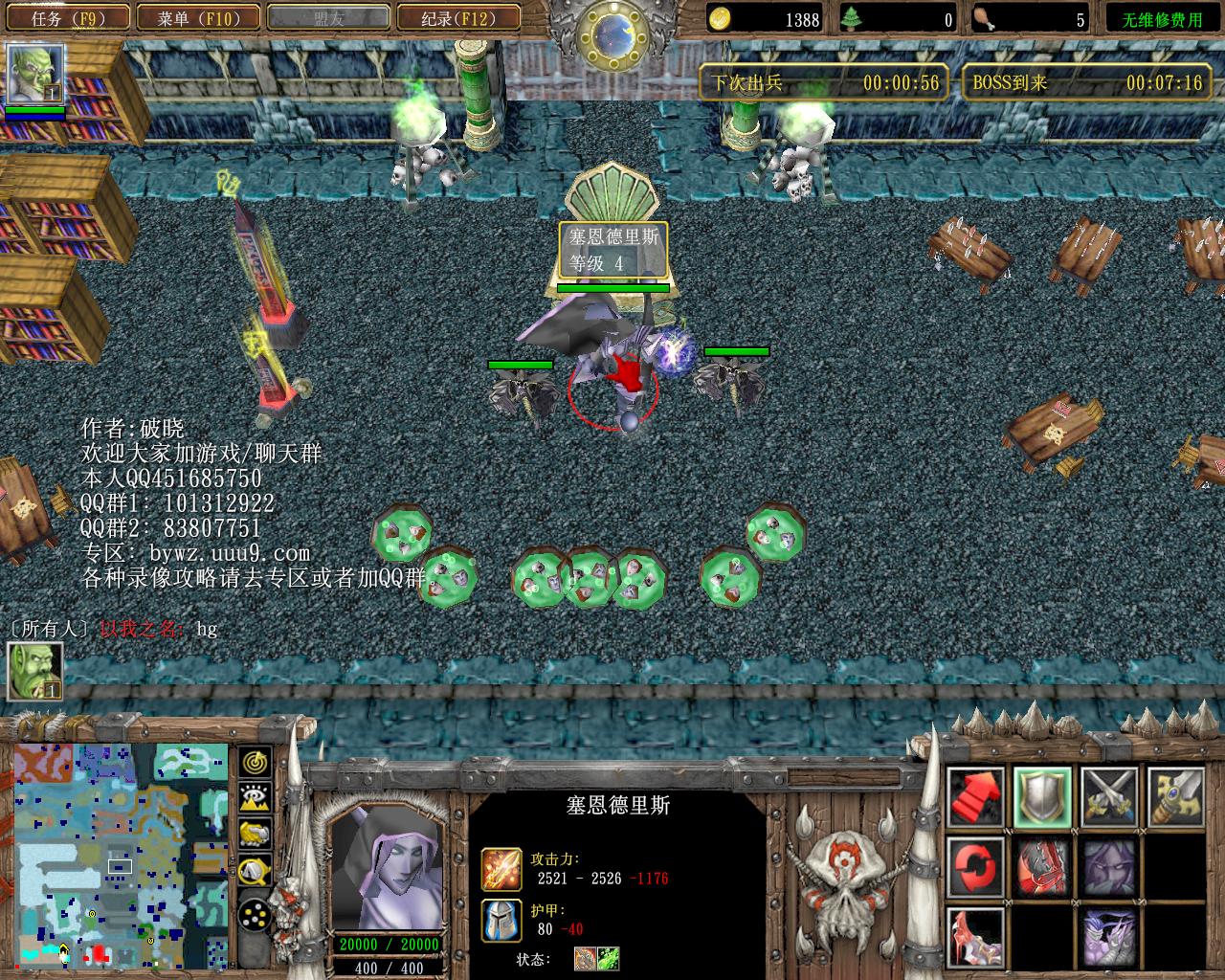Use the bloody blade ability icon
Screen dimensions: 1225x980
1042,865
